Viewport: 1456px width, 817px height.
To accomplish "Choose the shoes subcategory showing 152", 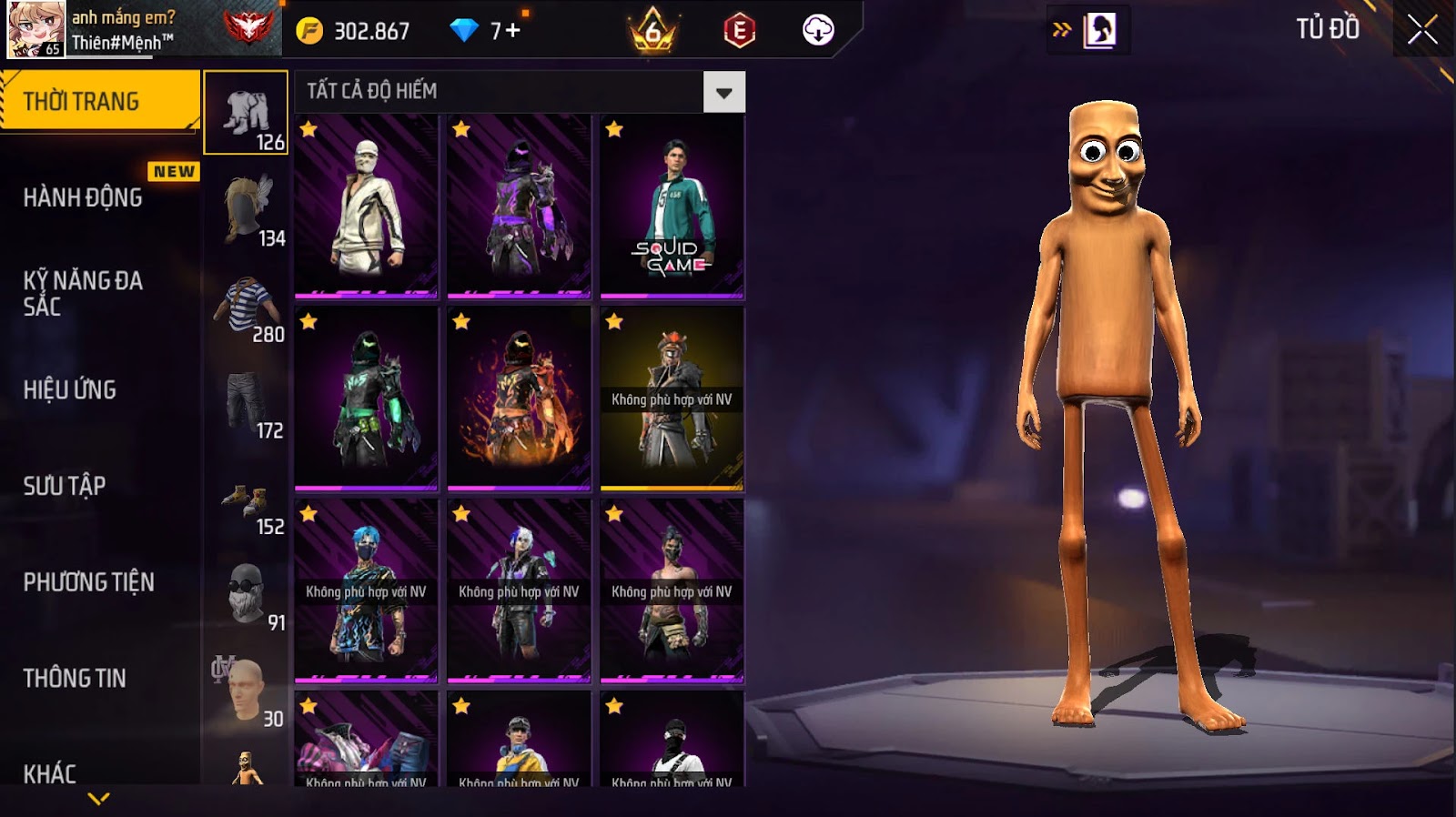I will (x=246, y=499).
